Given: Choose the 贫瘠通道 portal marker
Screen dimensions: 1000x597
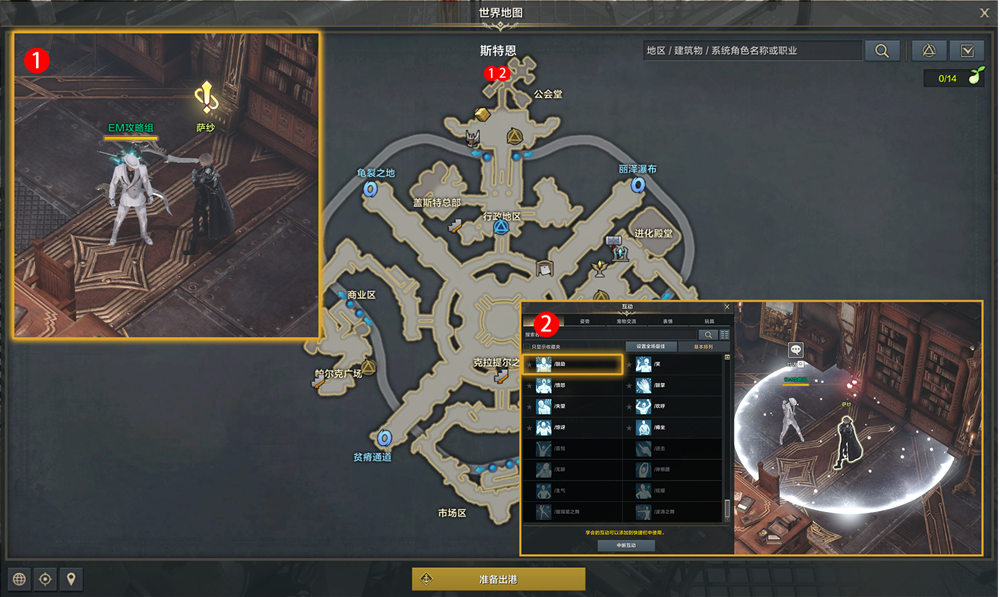Looking at the screenshot, I should pyautogui.click(x=386, y=438).
